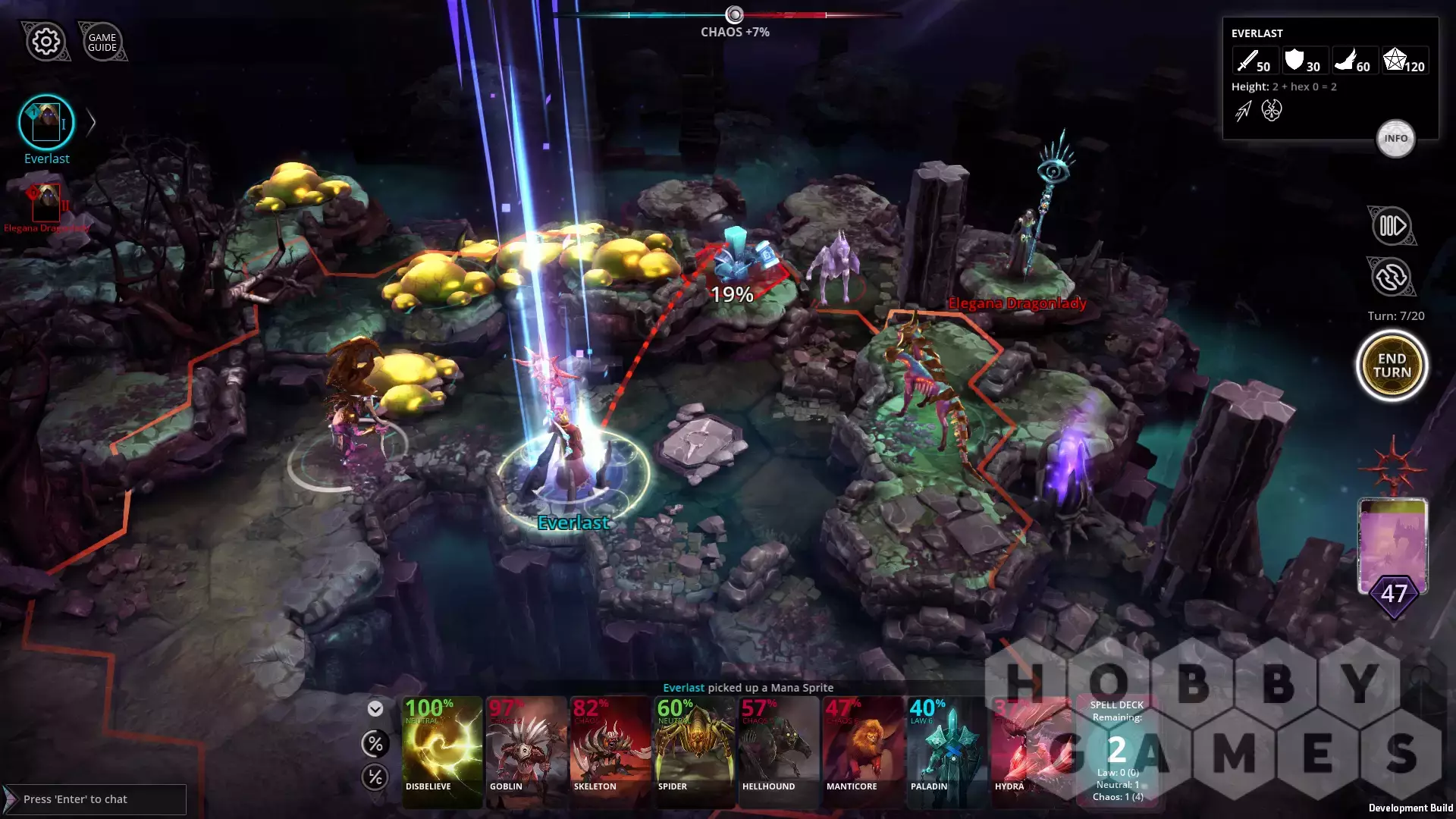1456x819 pixels.
Task: Select the Paladin card
Action: (x=947, y=751)
